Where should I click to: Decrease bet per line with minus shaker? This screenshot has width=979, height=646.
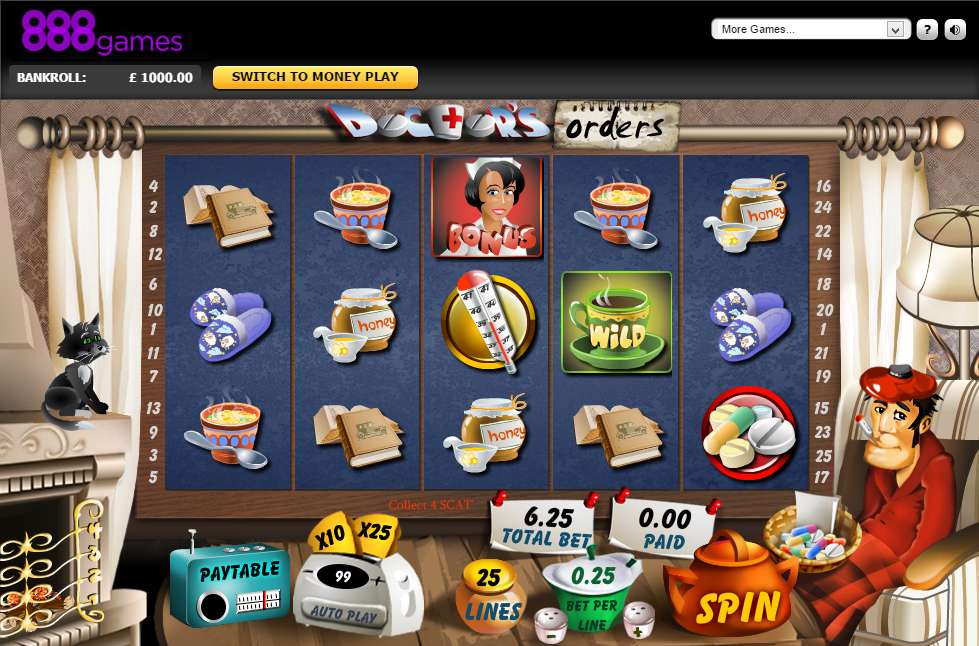pyautogui.click(x=551, y=624)
